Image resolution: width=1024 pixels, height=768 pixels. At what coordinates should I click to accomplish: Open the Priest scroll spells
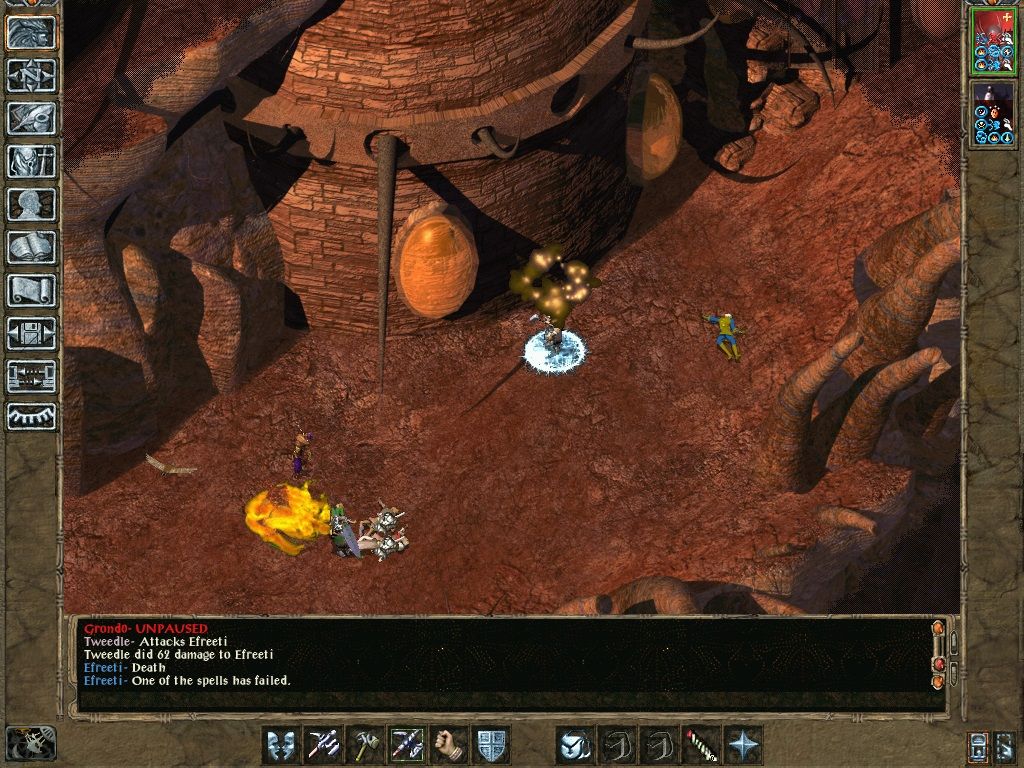coord(32,290)
